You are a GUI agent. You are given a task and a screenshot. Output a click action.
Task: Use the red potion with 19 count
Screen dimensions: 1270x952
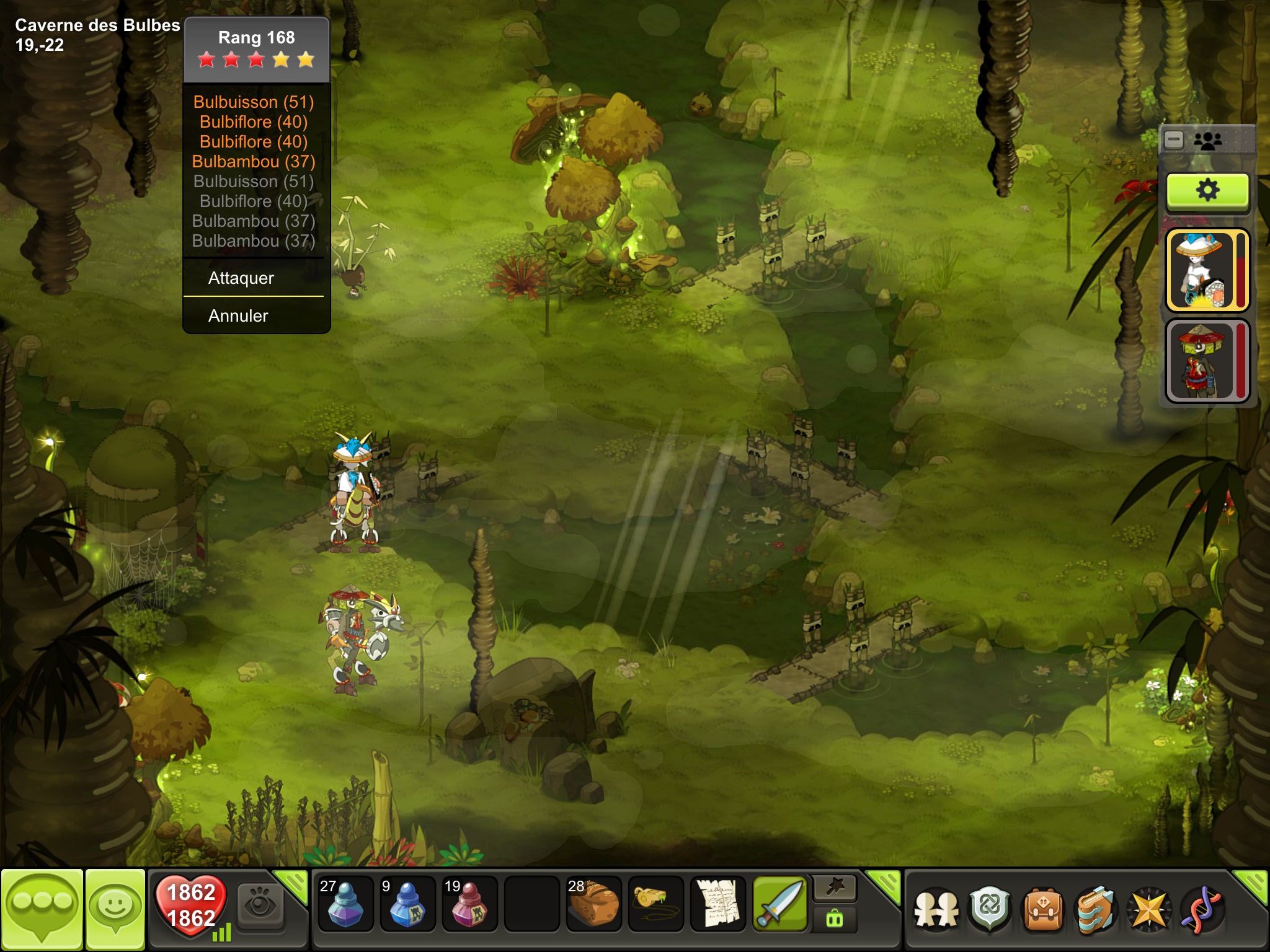click(x=469, y=904)
